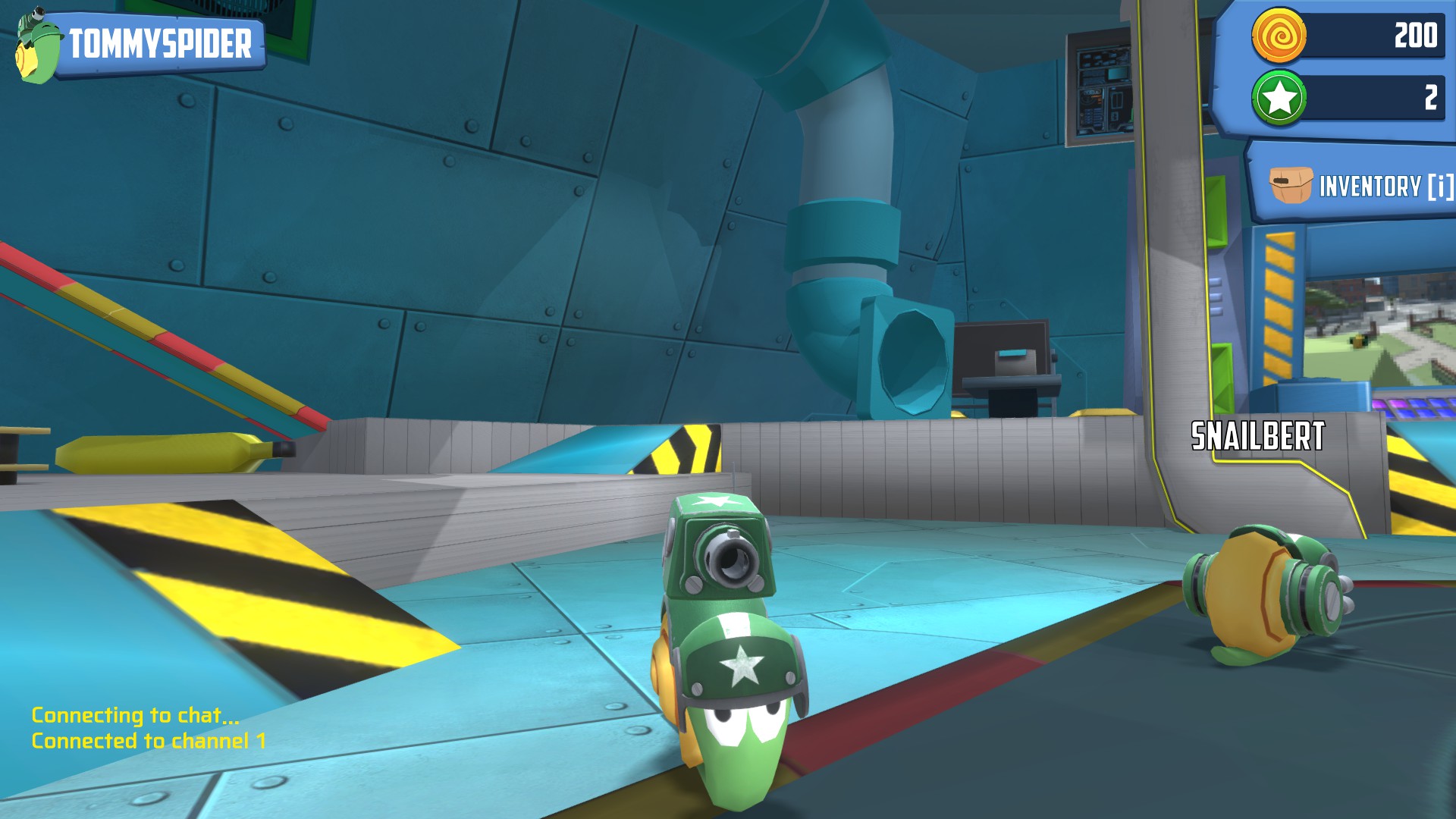
Task: Click TommySpider's snail avatar portrait
Action: [34, 45]
